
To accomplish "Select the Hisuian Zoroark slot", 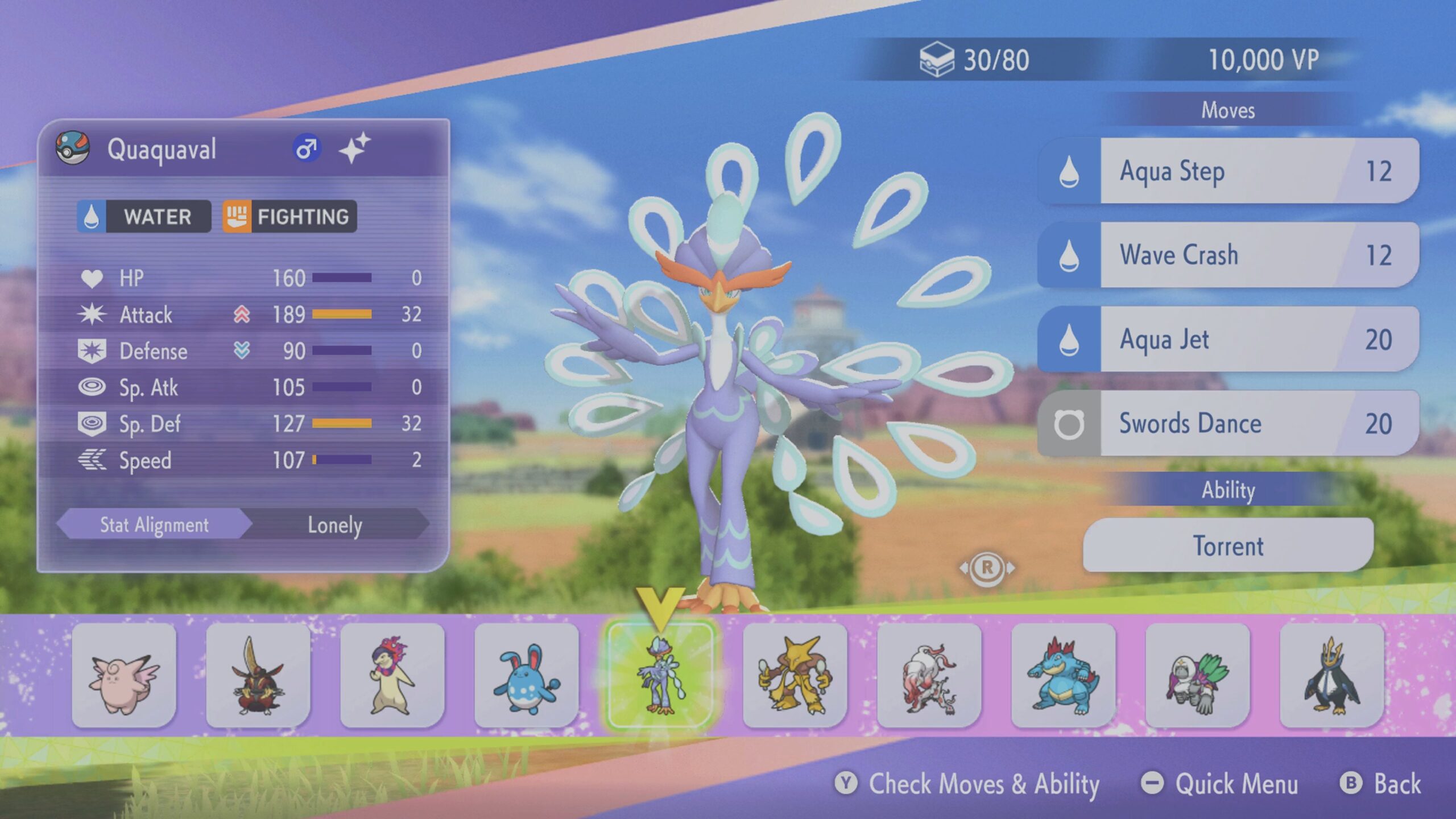I will (x=929, y=675).
